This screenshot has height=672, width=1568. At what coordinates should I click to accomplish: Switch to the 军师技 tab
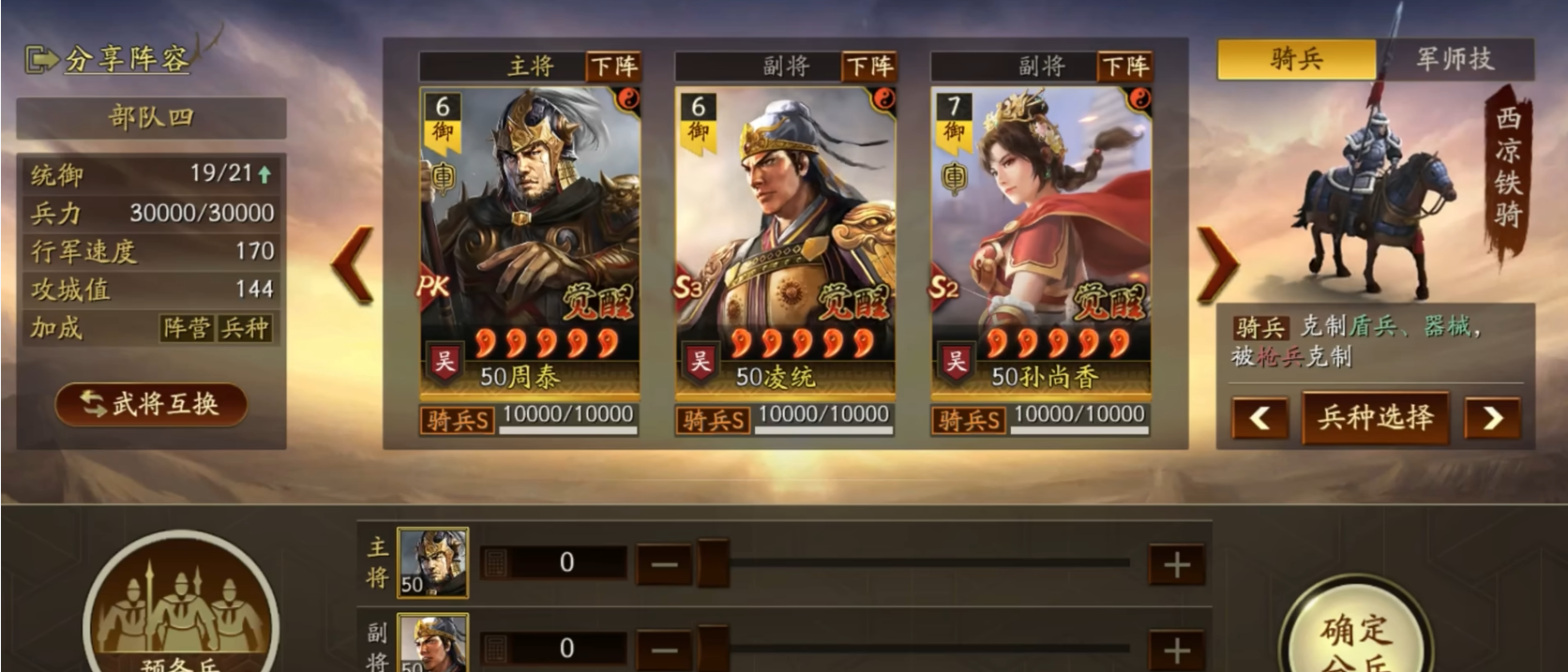(1455, 59)
